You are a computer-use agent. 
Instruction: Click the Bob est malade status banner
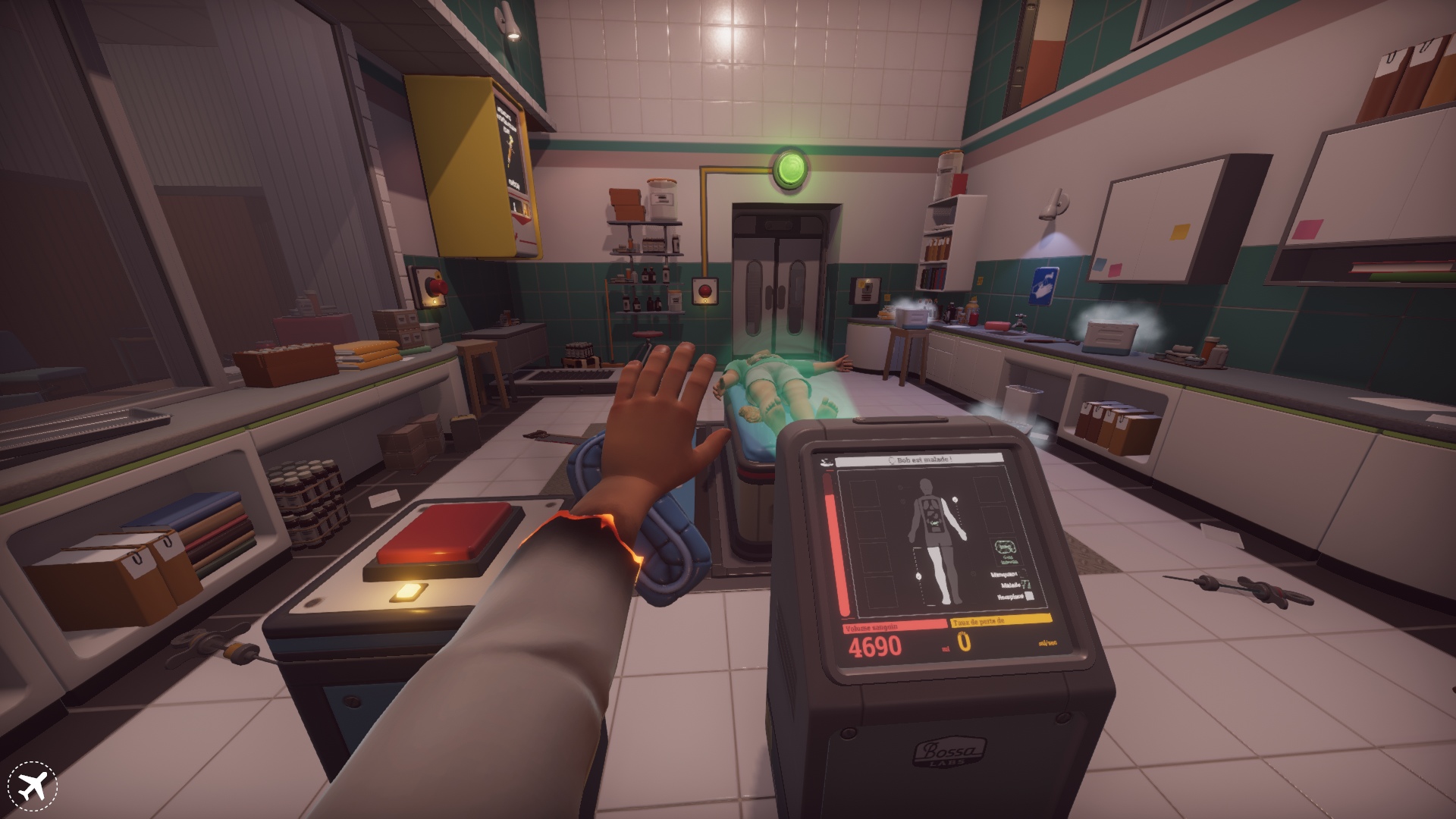pos(921,460)
